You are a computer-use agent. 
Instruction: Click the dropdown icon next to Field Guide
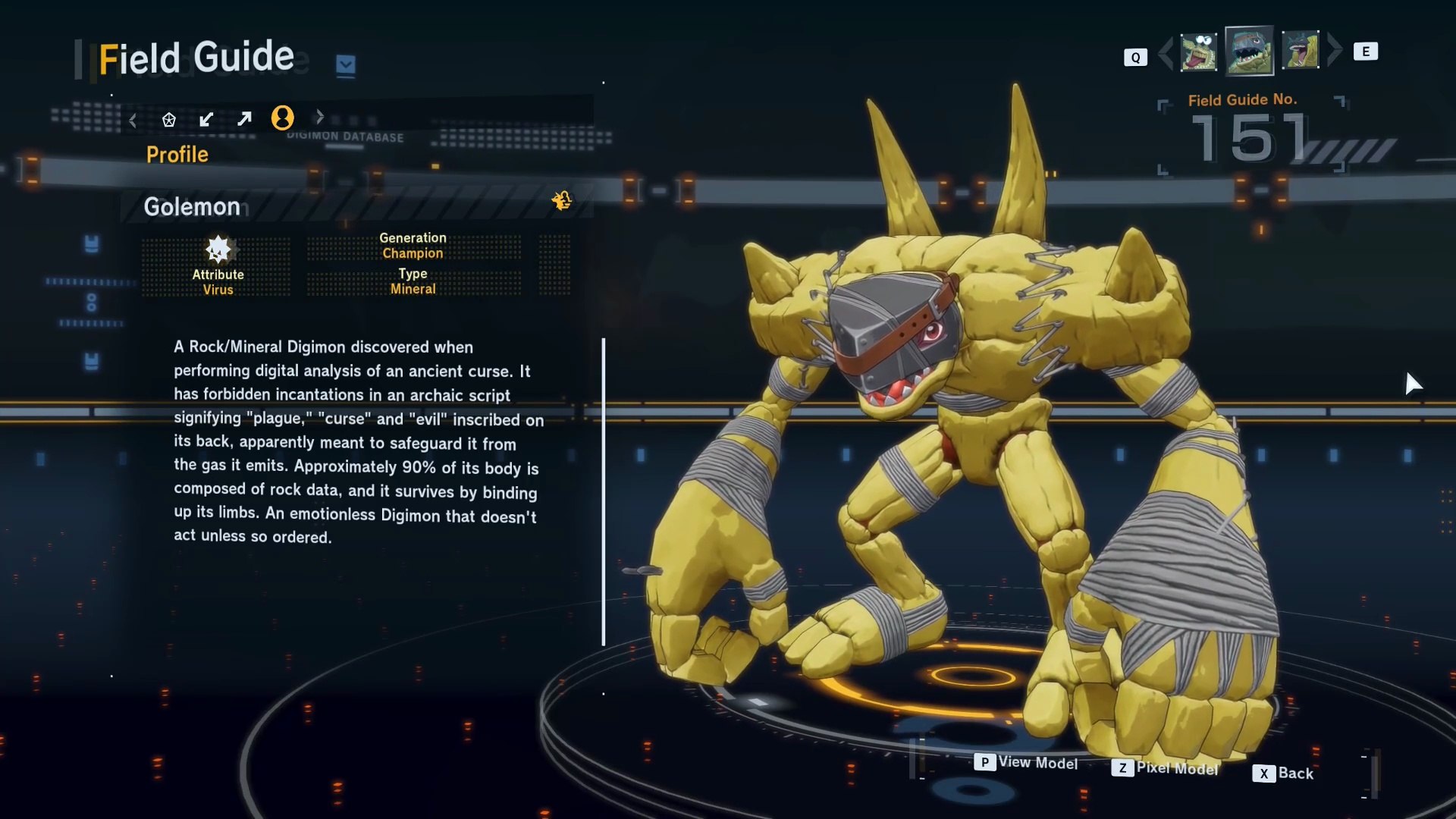(346, 65)
